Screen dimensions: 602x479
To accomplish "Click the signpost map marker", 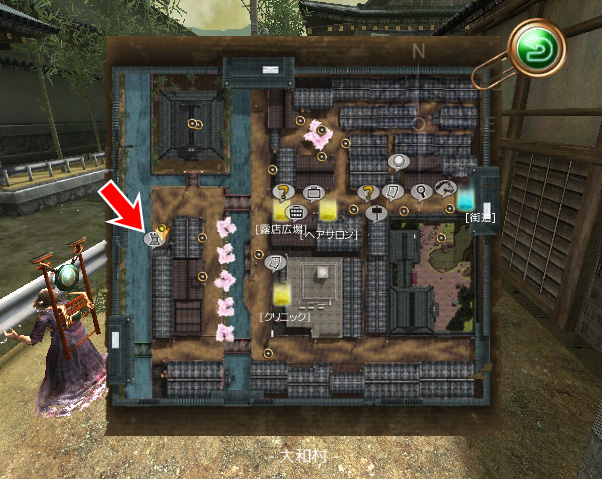I will 377,212.
